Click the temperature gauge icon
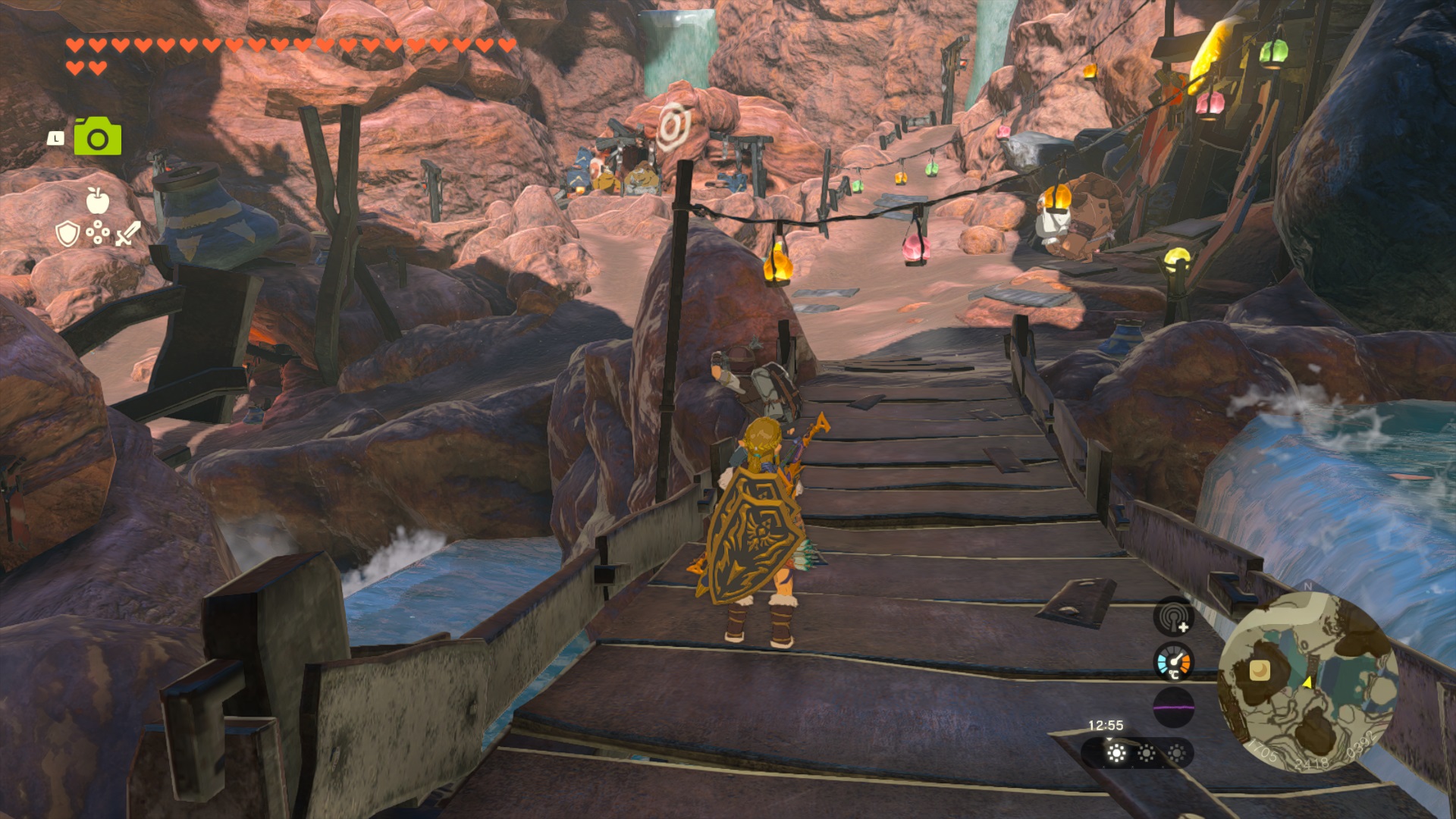The width and height of the screenshot is (1456, 819). click(x=1173, y=661)
